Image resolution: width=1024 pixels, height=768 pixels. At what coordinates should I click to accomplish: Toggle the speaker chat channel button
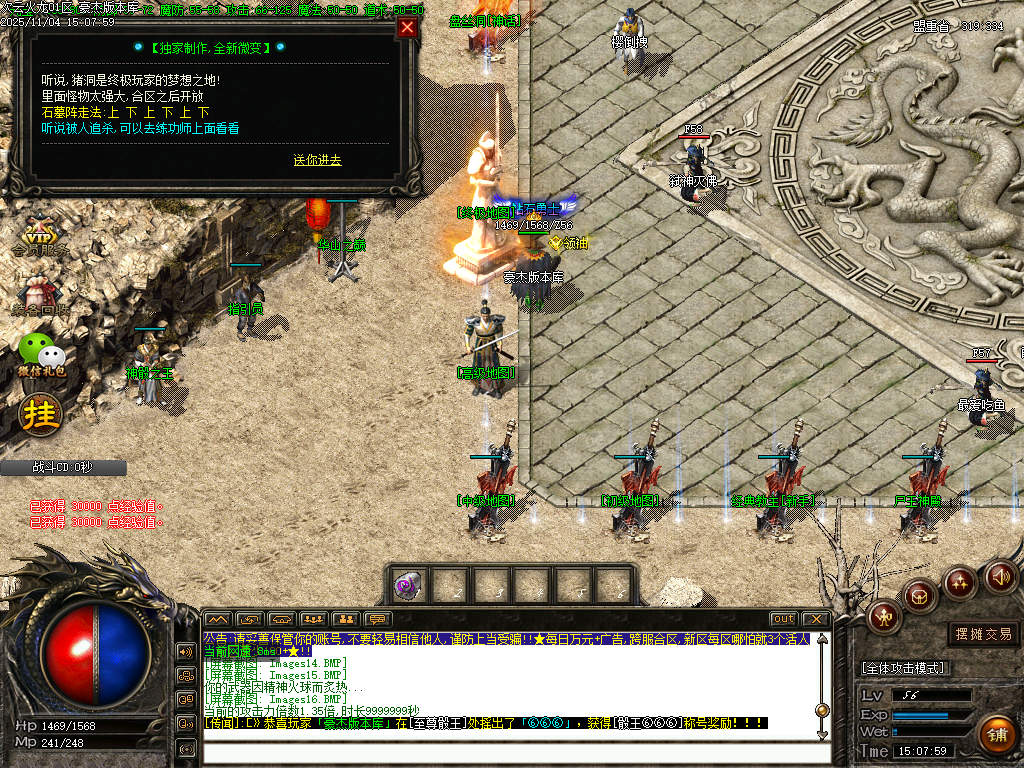tap(186, 652)
